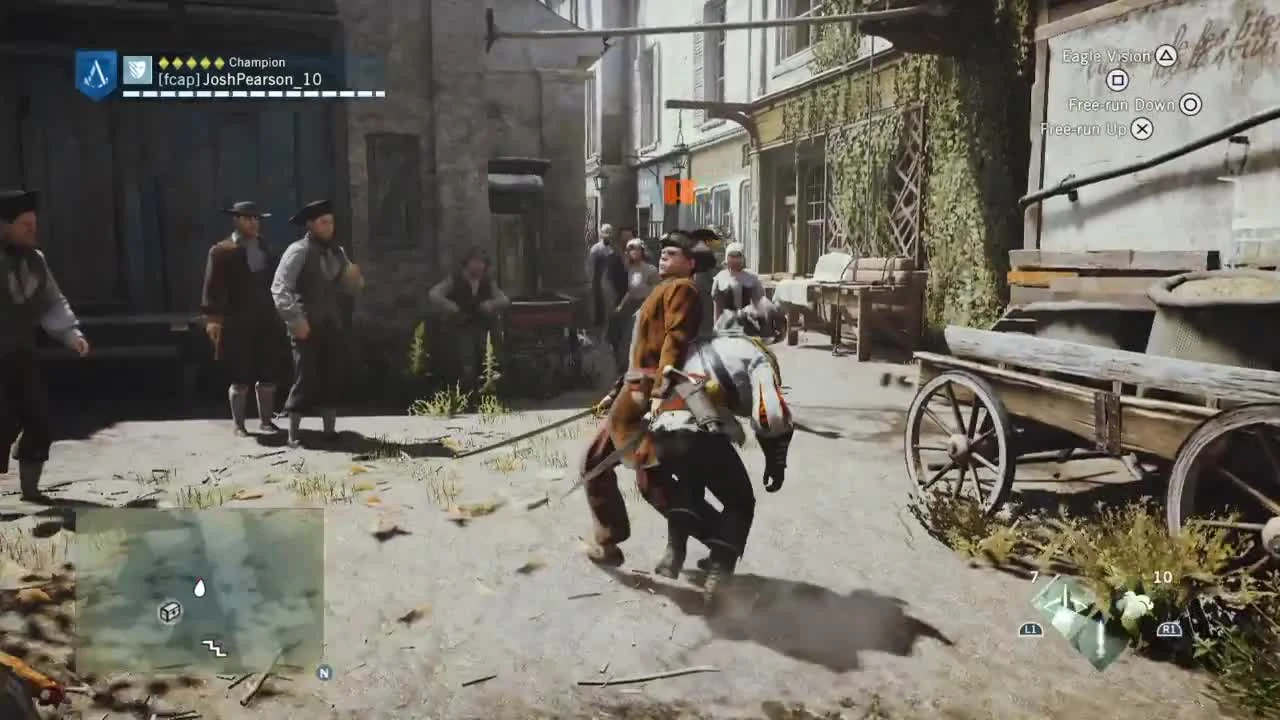Expand the minimap panel
1280x720 pixels.
[x=200, y=590]
